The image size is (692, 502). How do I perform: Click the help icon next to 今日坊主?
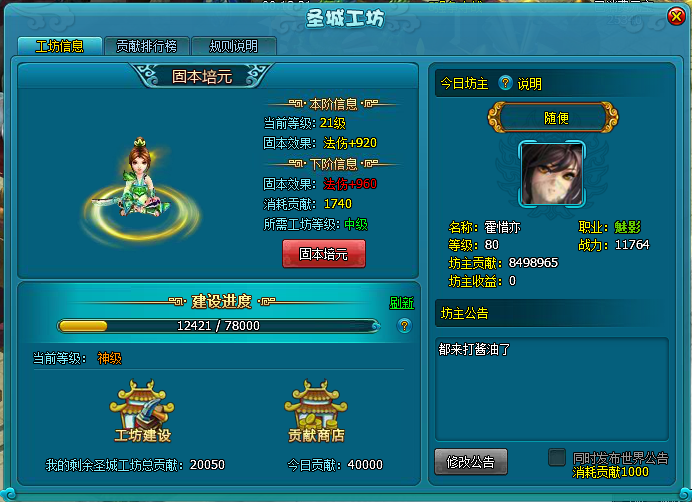click(505, 84)
